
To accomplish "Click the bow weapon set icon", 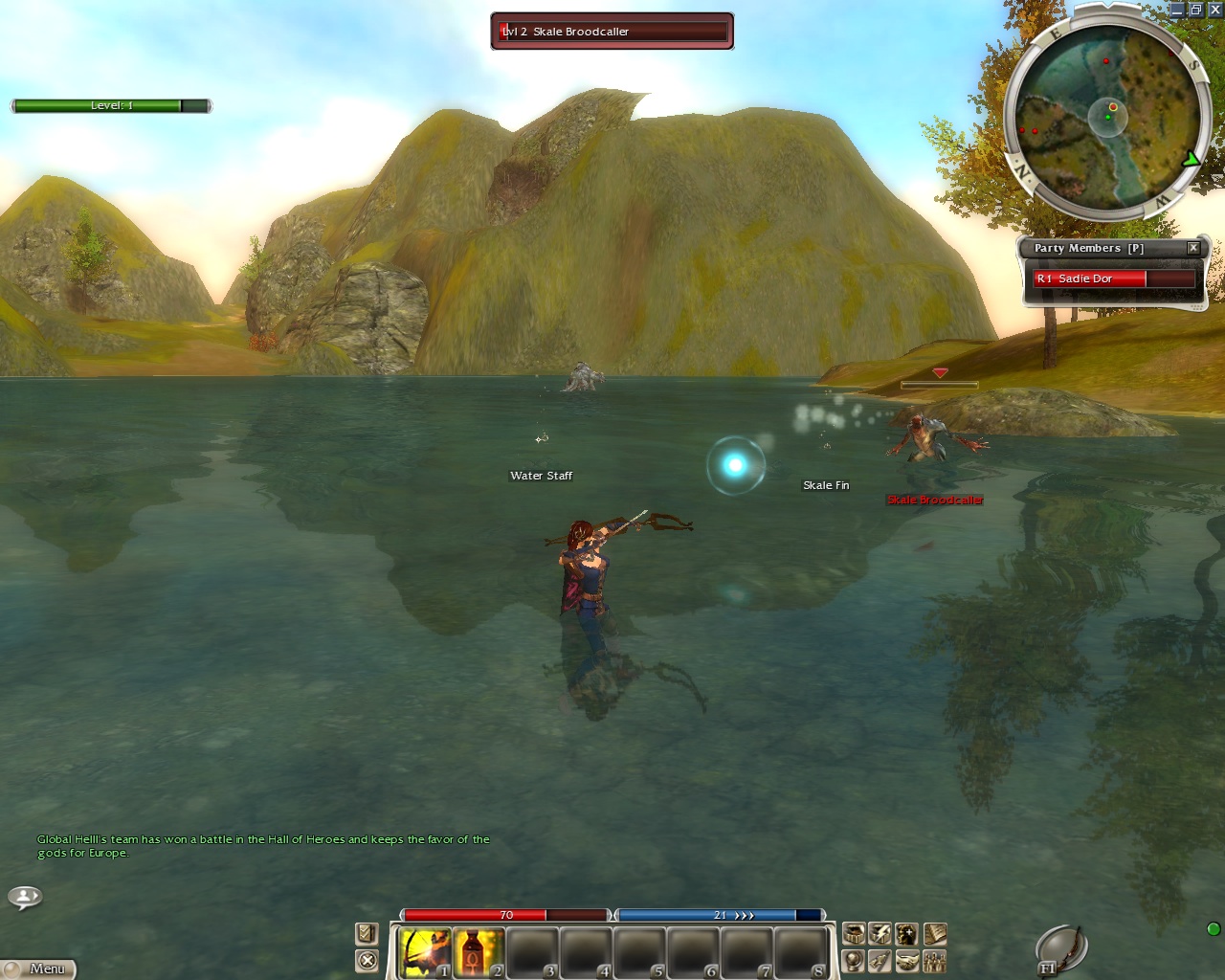I will (1060, 948).
